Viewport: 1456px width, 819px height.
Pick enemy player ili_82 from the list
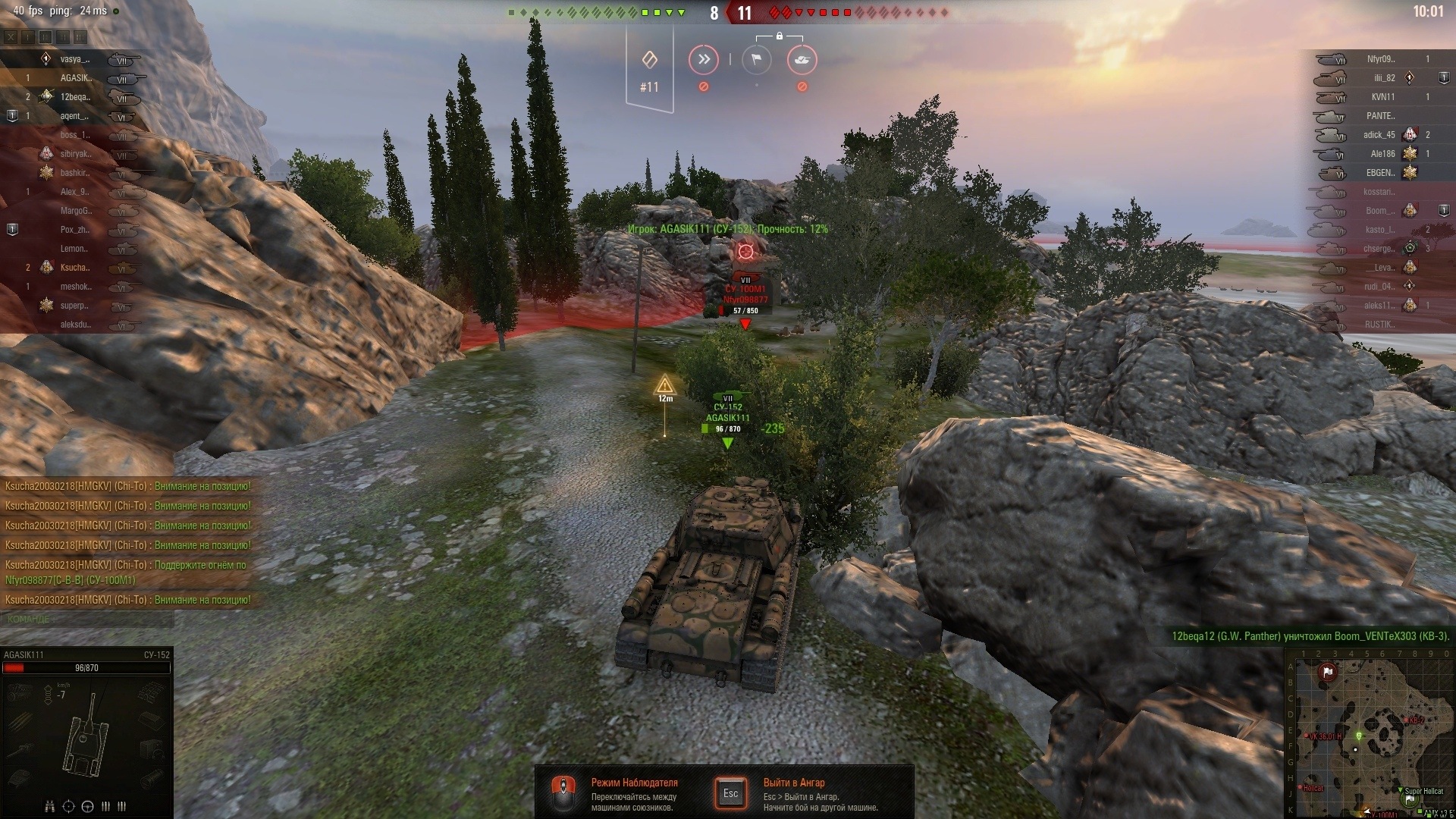point(1384,78)
